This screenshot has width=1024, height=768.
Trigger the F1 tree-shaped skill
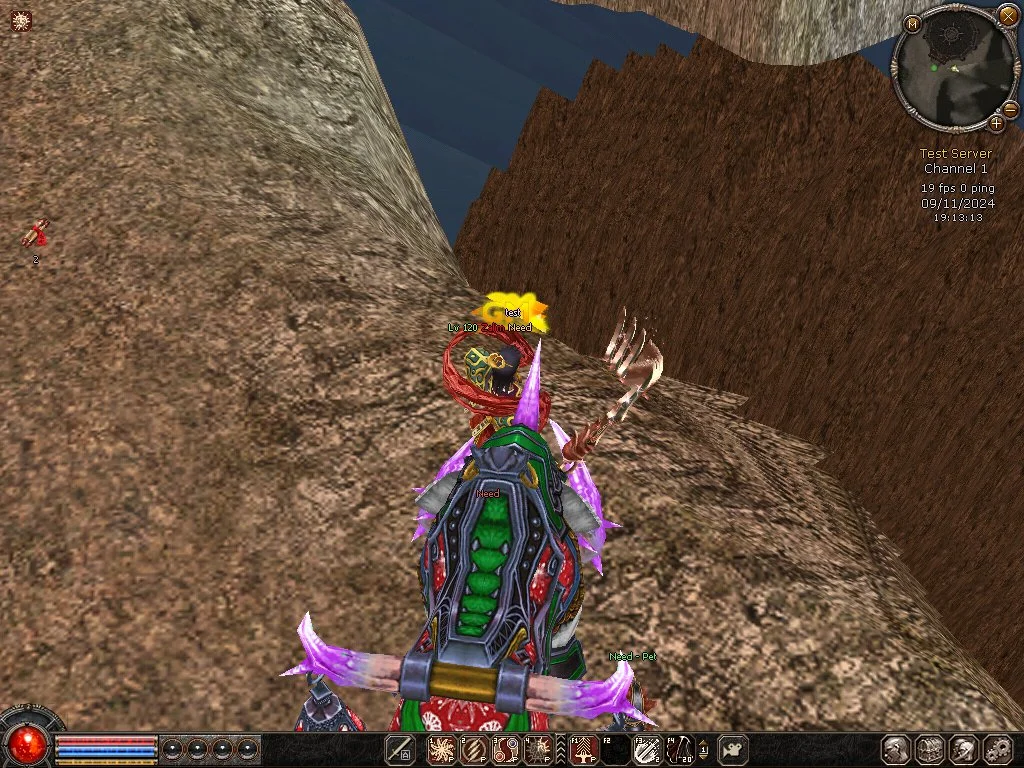point(582,749)
